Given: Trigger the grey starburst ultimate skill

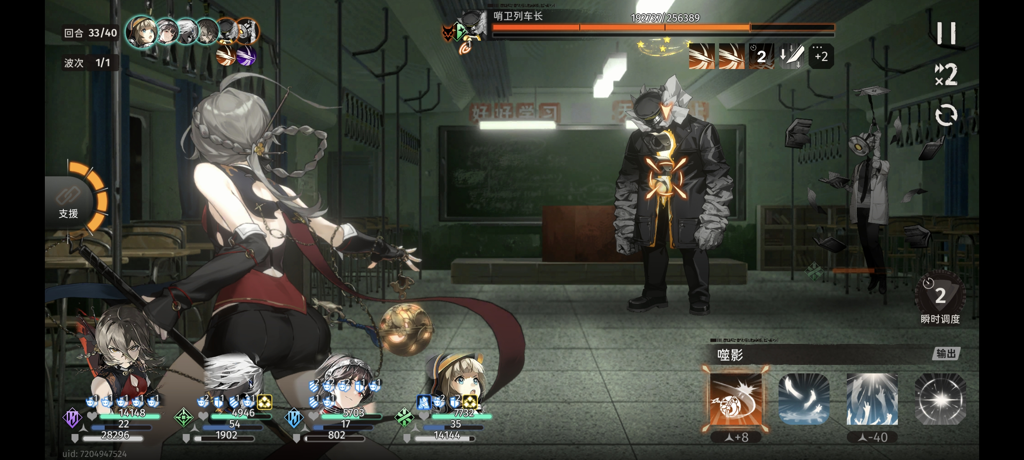Looking at the screenshot, I should (x=939, y=398).
